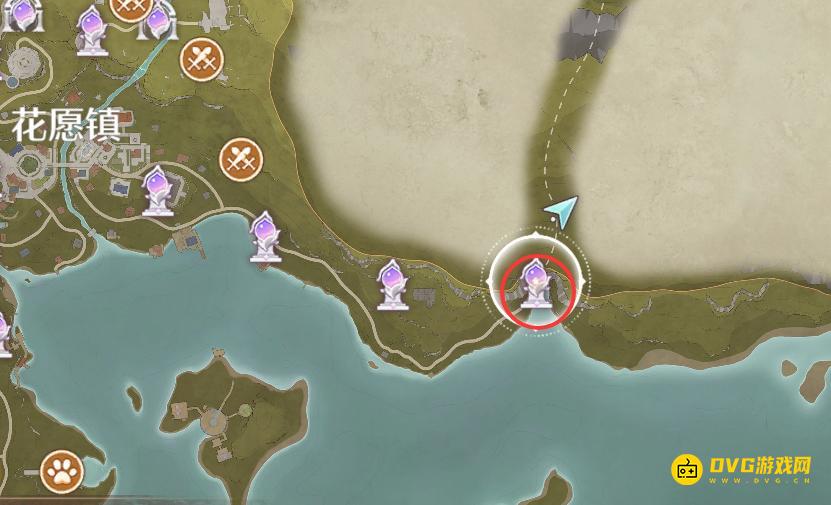Choose the southernmost crossed-swords challenge marker
Viewport: 831px width, 505px height.
(240, 157)
